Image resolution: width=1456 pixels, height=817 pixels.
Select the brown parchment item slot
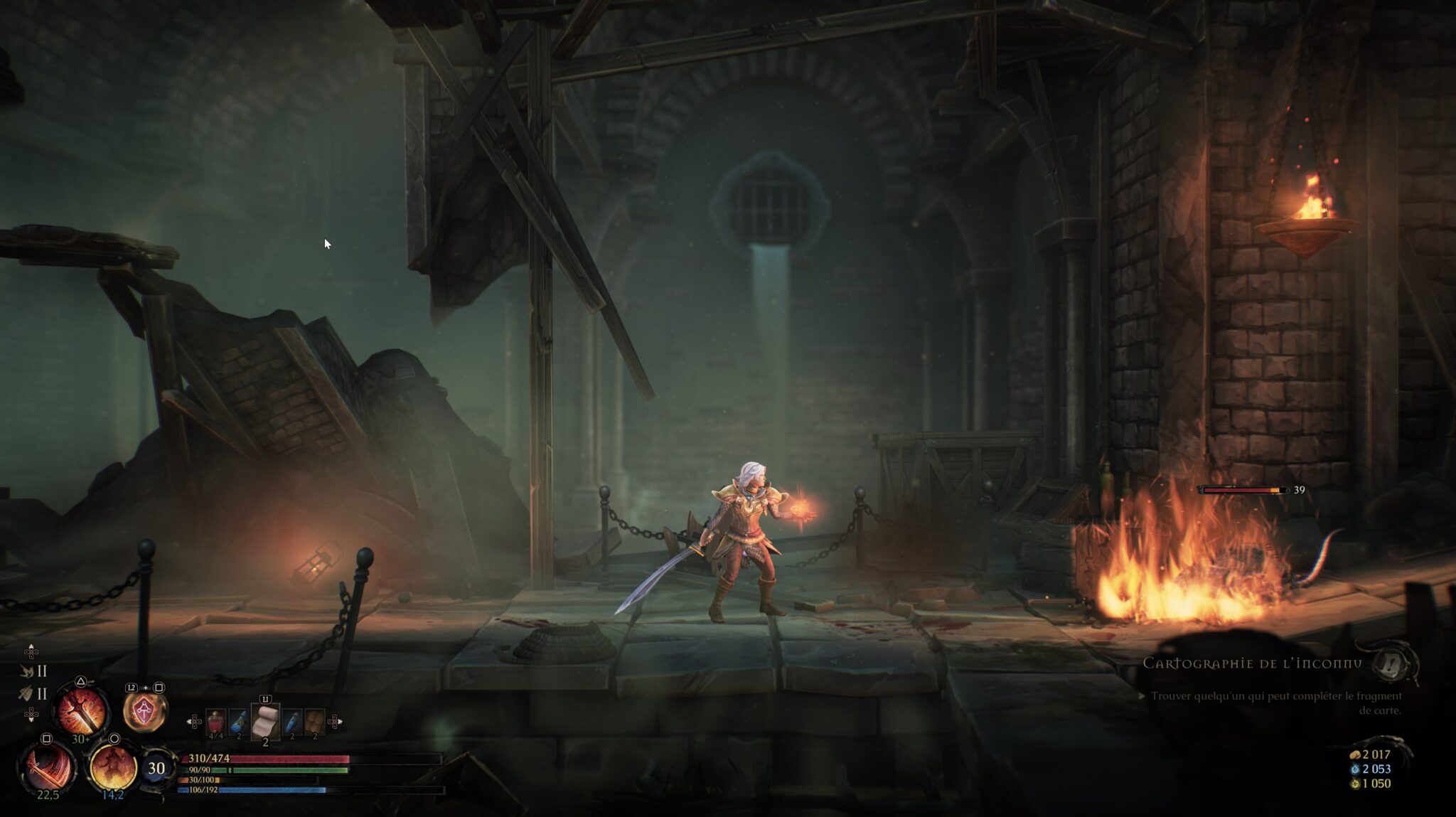click(x=315, y=722)
